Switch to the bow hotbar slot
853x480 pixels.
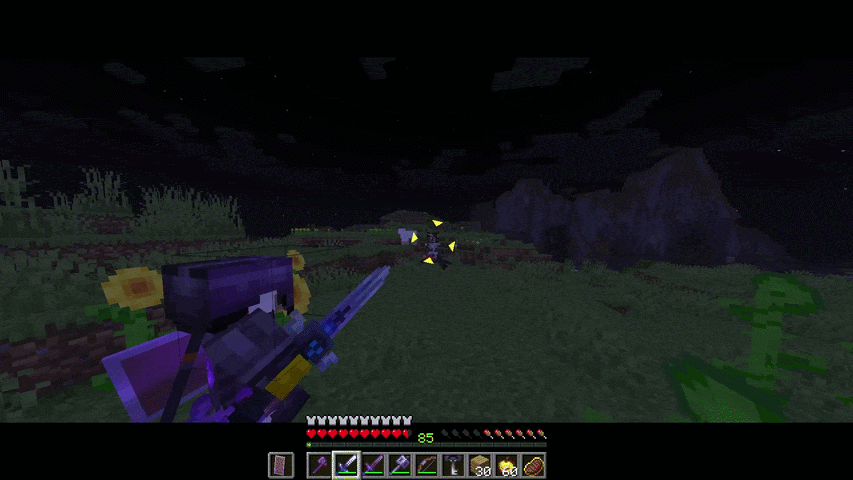[427, 465]
